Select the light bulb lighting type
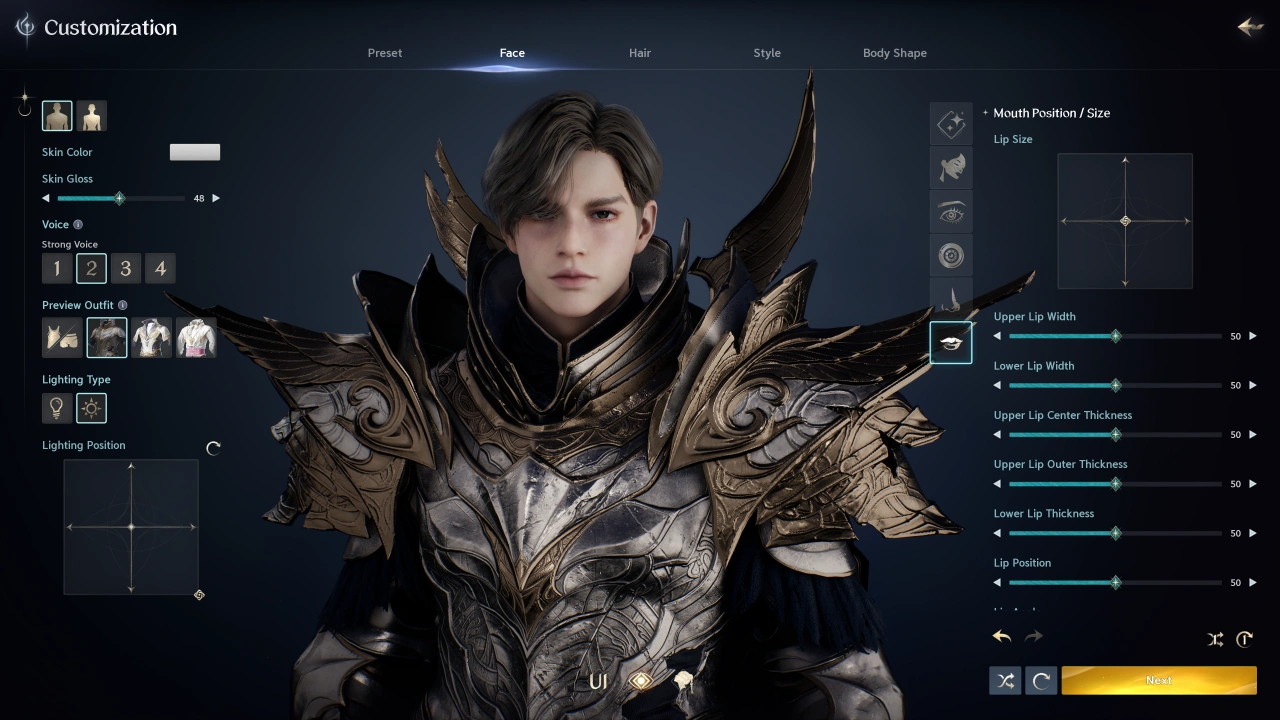 (x=57, y=408)
